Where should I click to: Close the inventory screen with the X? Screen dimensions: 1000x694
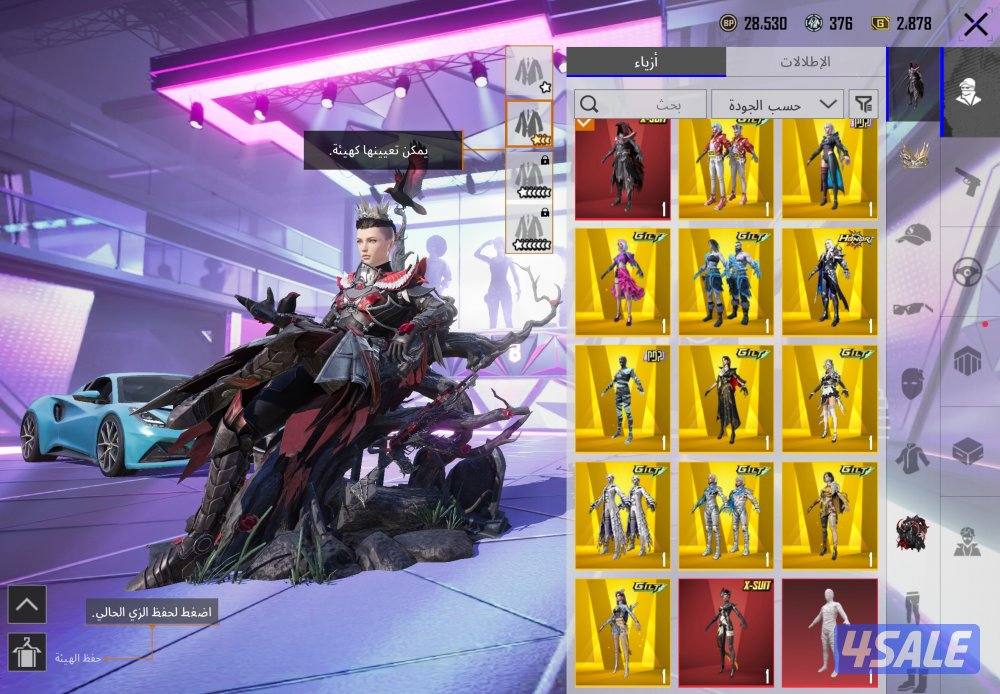975,25
